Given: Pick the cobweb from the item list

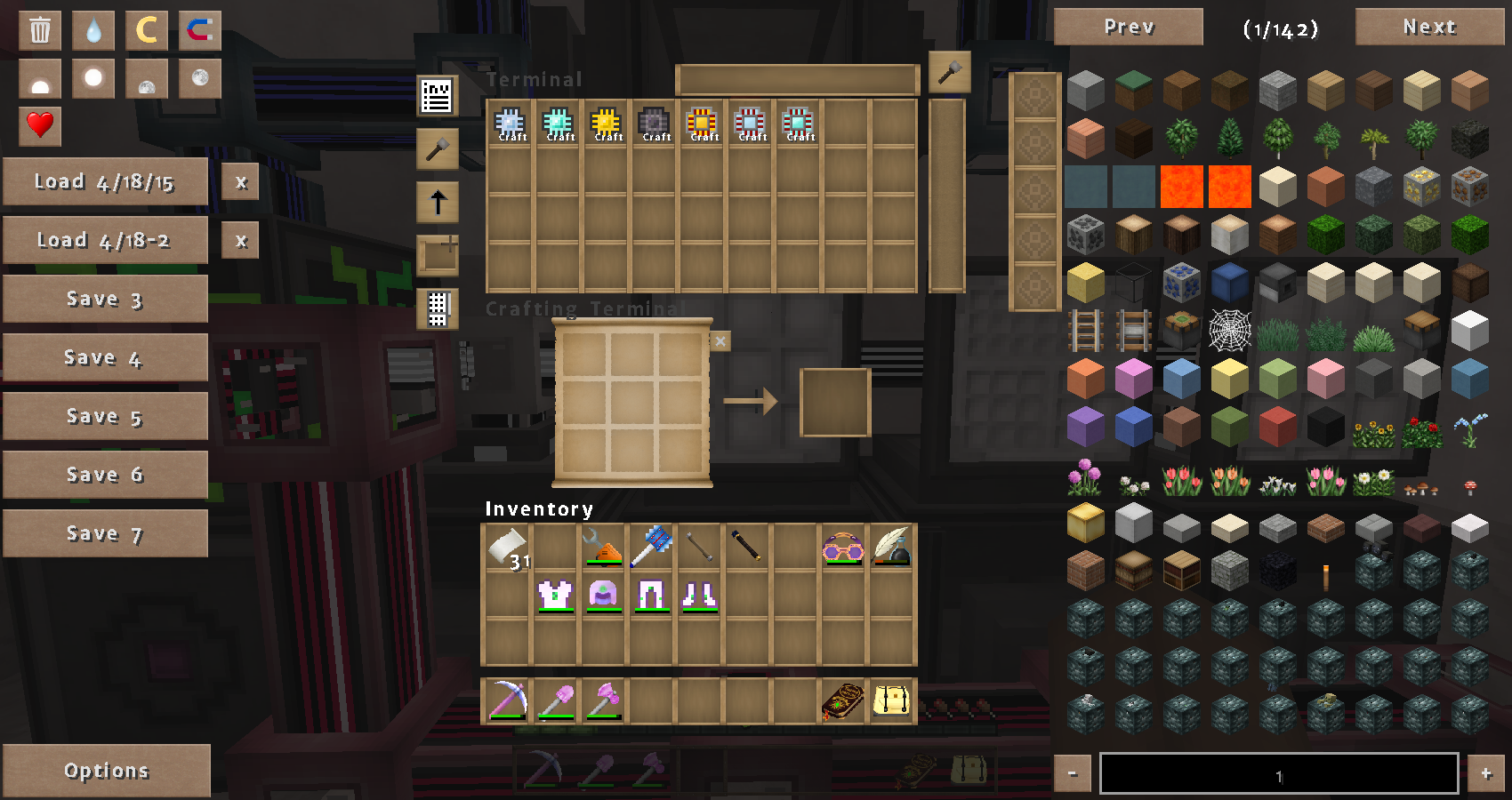Looking at the screenshot, I should pyautogui.click(x=1230, y=332).
